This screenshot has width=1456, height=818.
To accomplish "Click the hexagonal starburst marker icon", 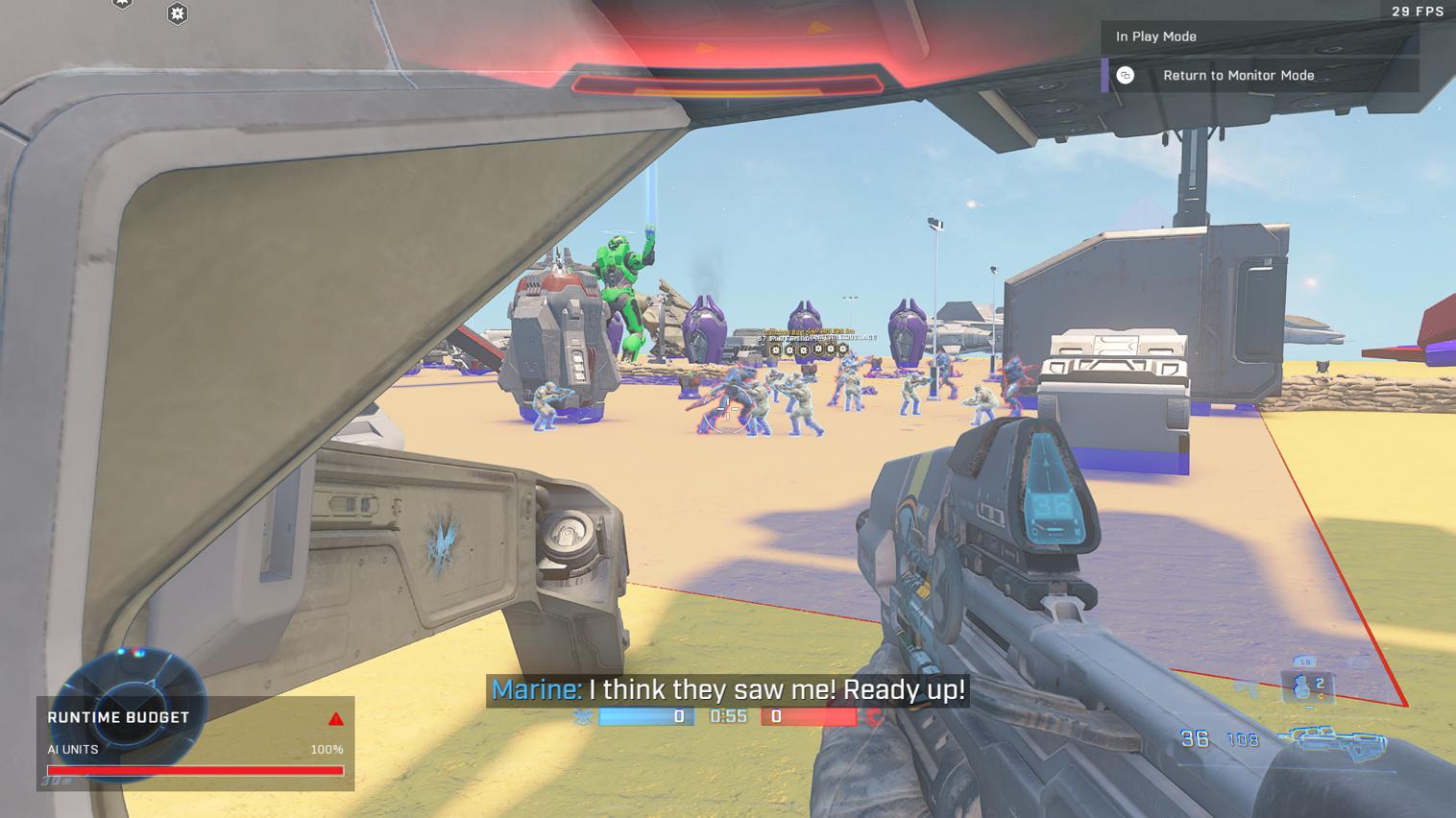I will 177,13.
